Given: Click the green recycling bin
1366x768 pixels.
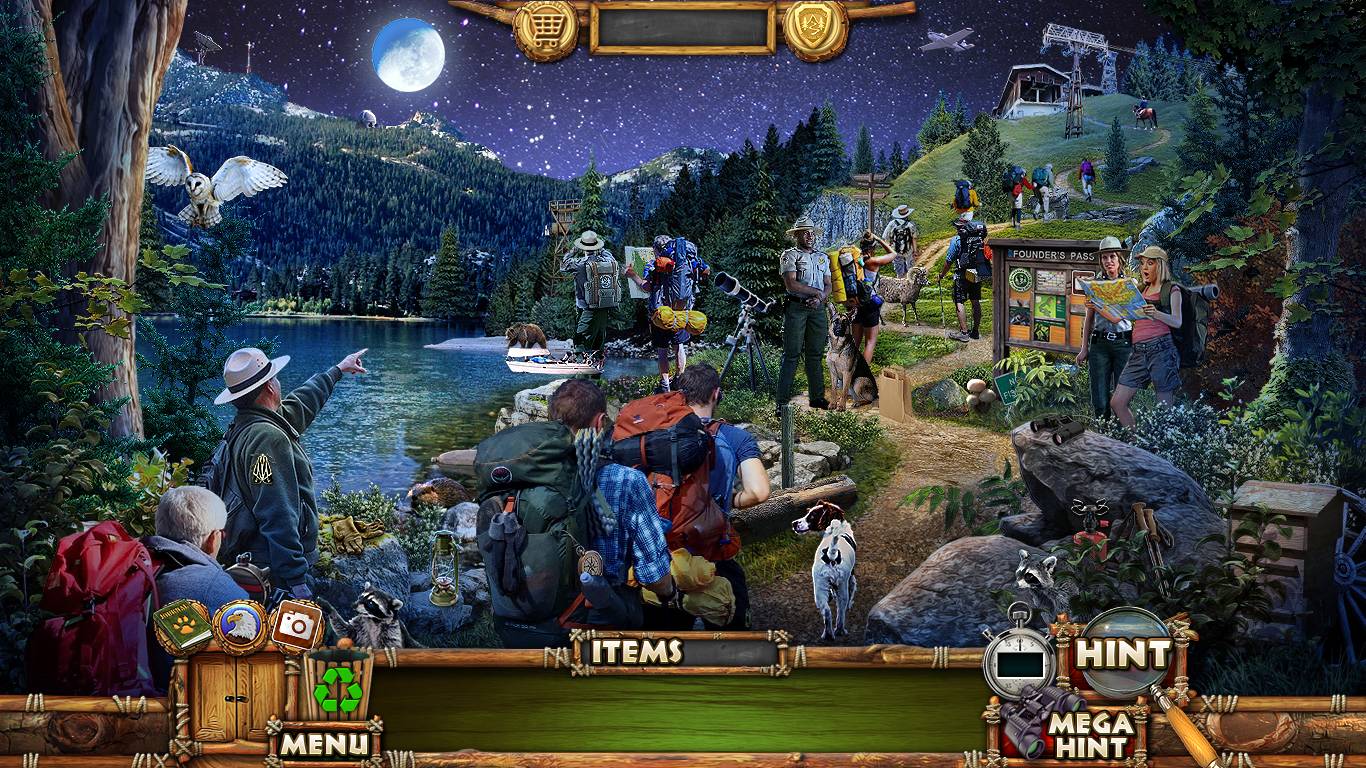Looking at the screenshot, I should pos(338,688).
